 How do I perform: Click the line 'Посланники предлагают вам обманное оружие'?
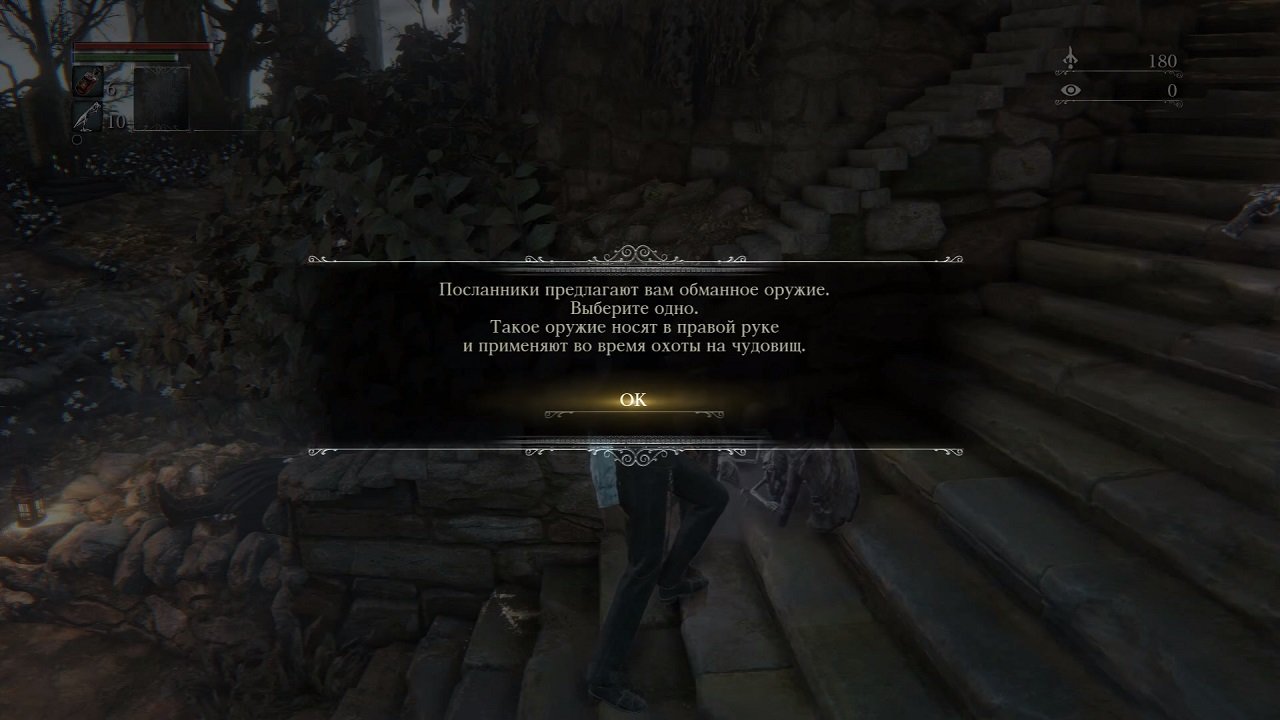(638, 293)
